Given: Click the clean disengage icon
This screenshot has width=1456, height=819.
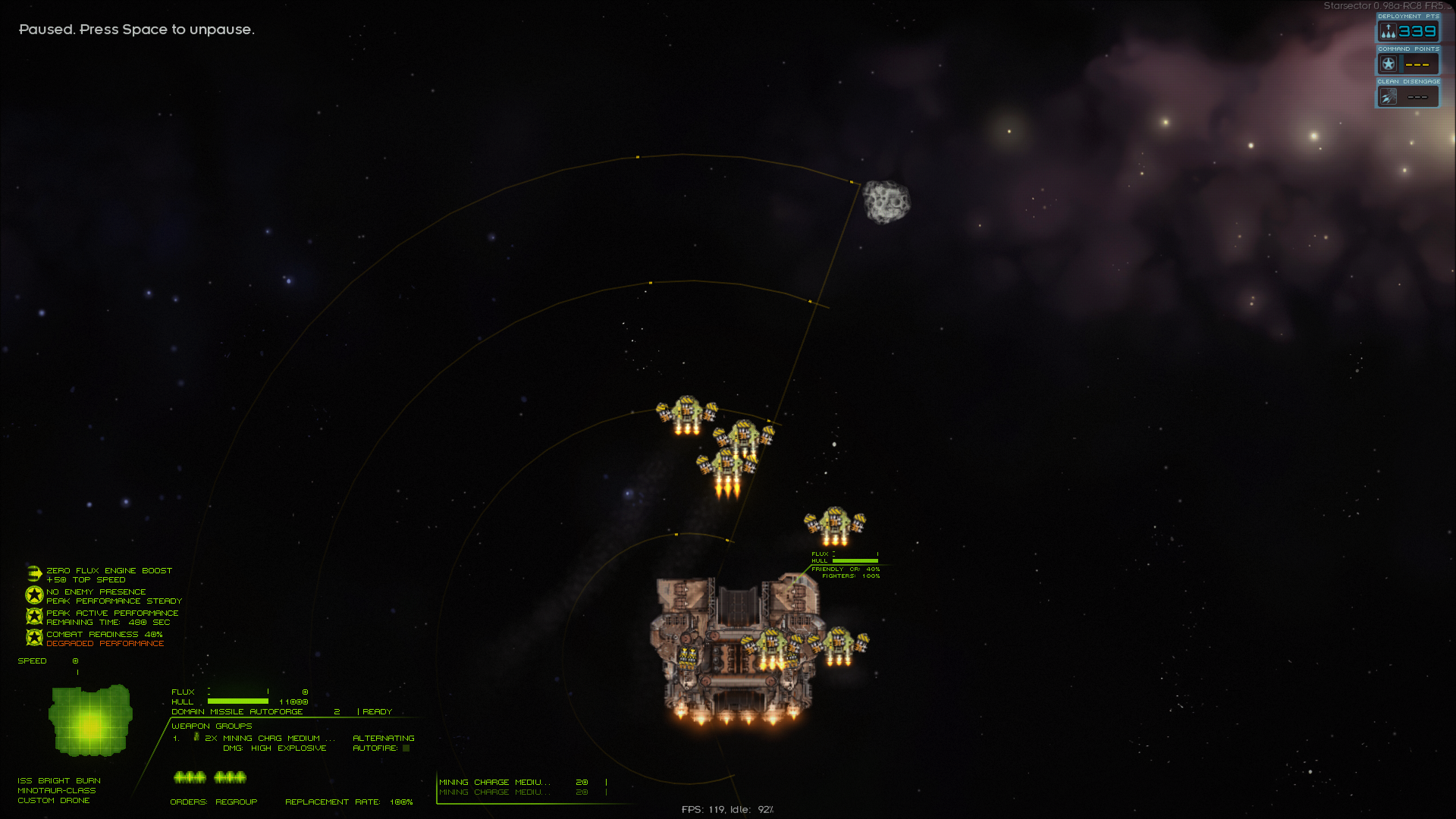Looking at the screenshot, I should 1388,97.
